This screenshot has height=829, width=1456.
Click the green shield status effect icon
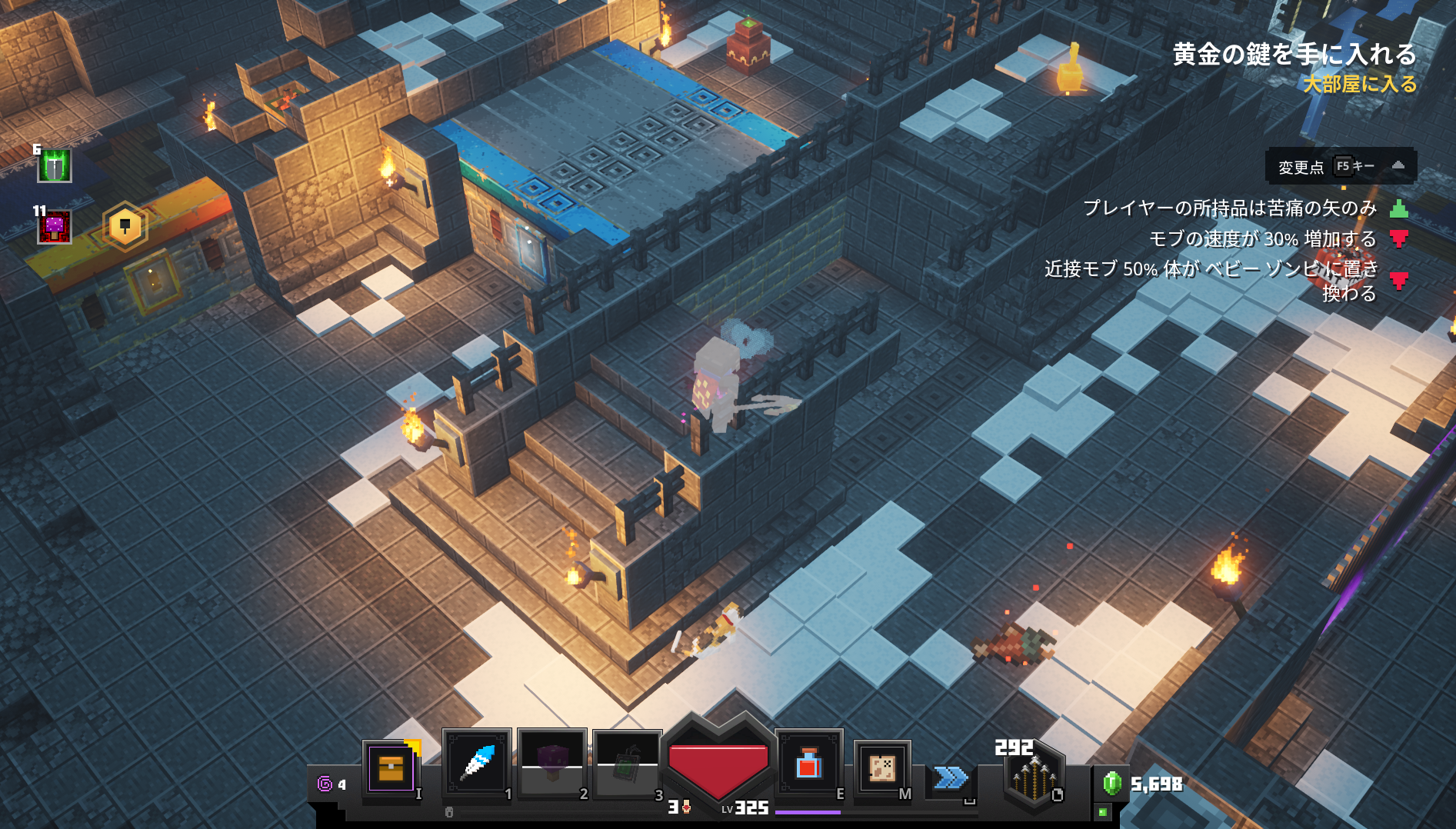click(x=55, y=165)
